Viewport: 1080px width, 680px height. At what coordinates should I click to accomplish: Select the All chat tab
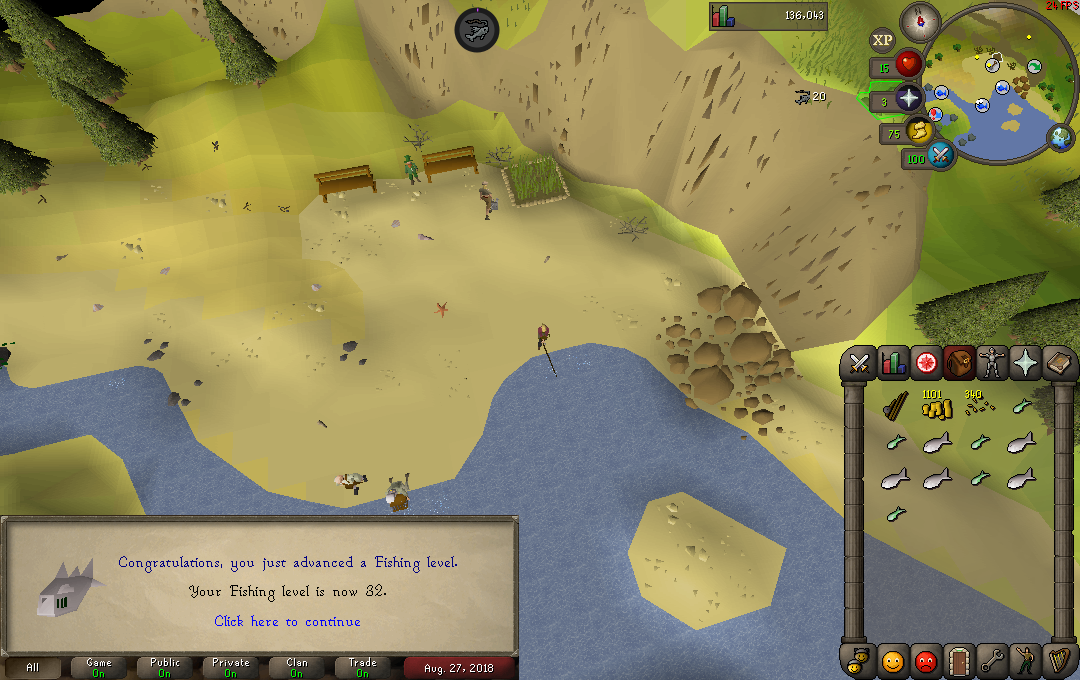(33, 667)
